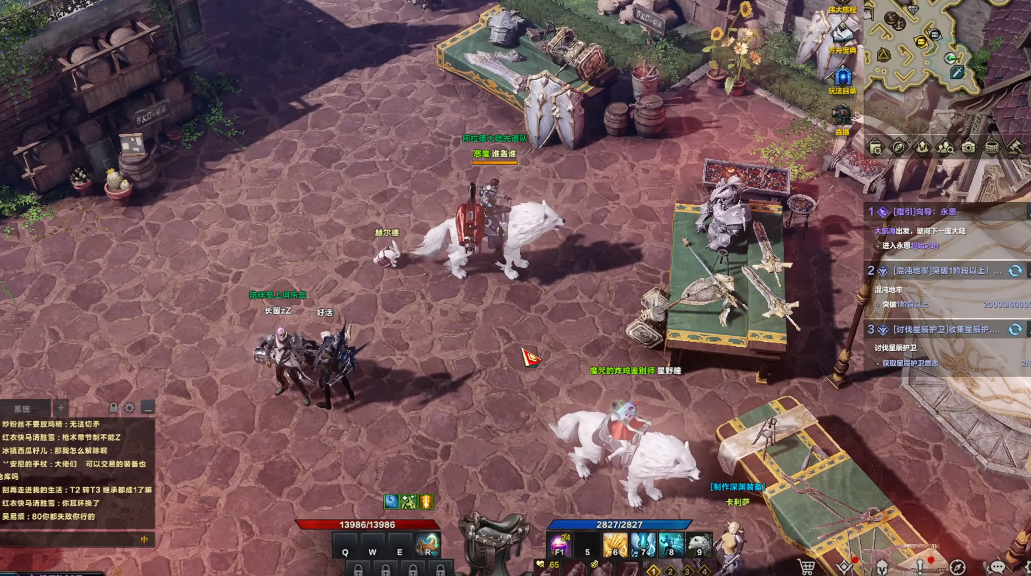Minimize the chat window
The height and width of the screenshot is (576, 1031).
[x=147, y=408]
